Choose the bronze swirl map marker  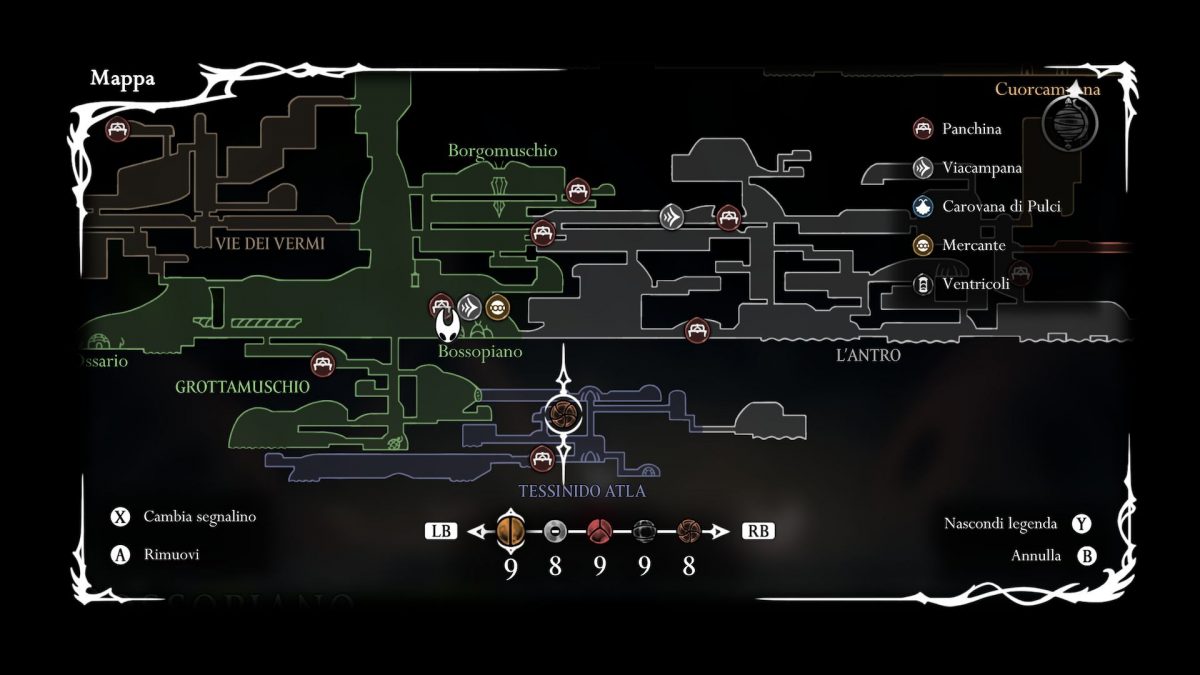pyautogui.click(x=688, y=531)
